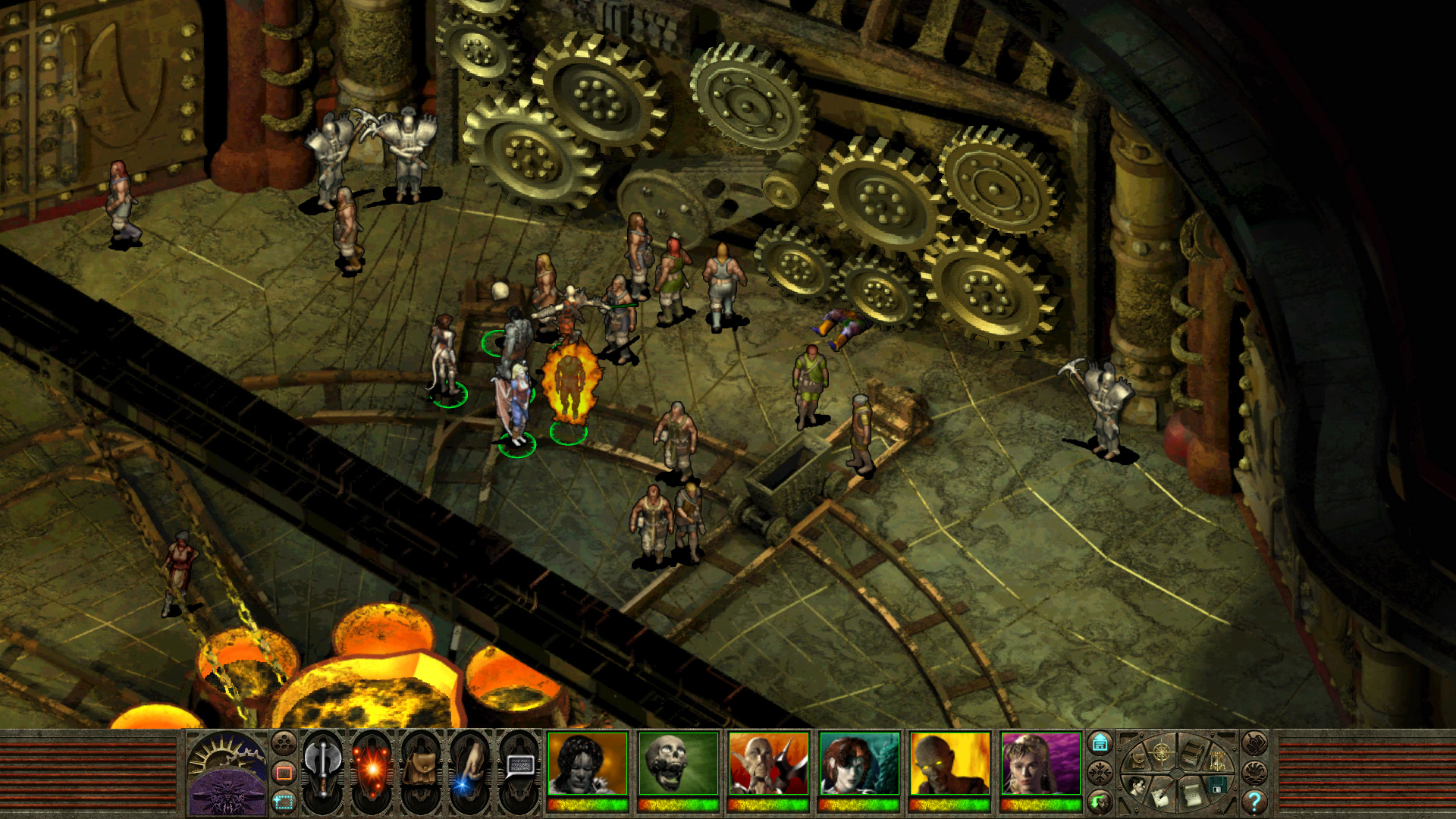Activate the special abilities starburst icon
1456x819 pixels.
373,771
